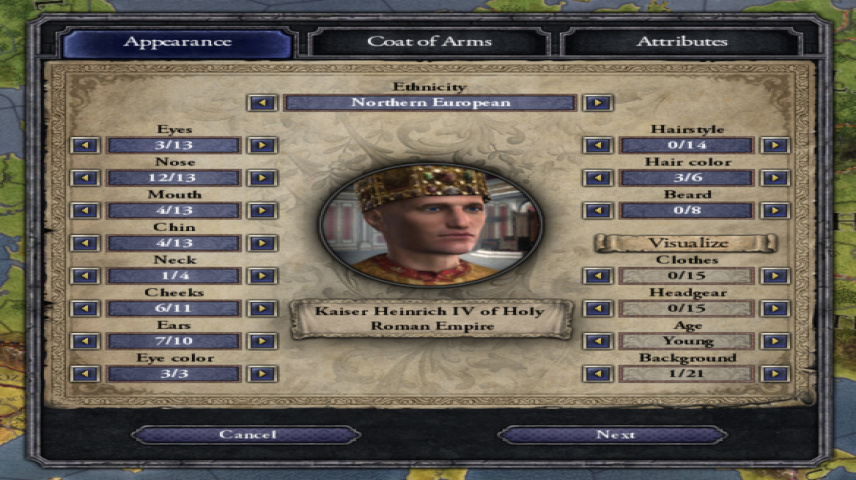Click the Visualize button

click(x=685, y=243)
